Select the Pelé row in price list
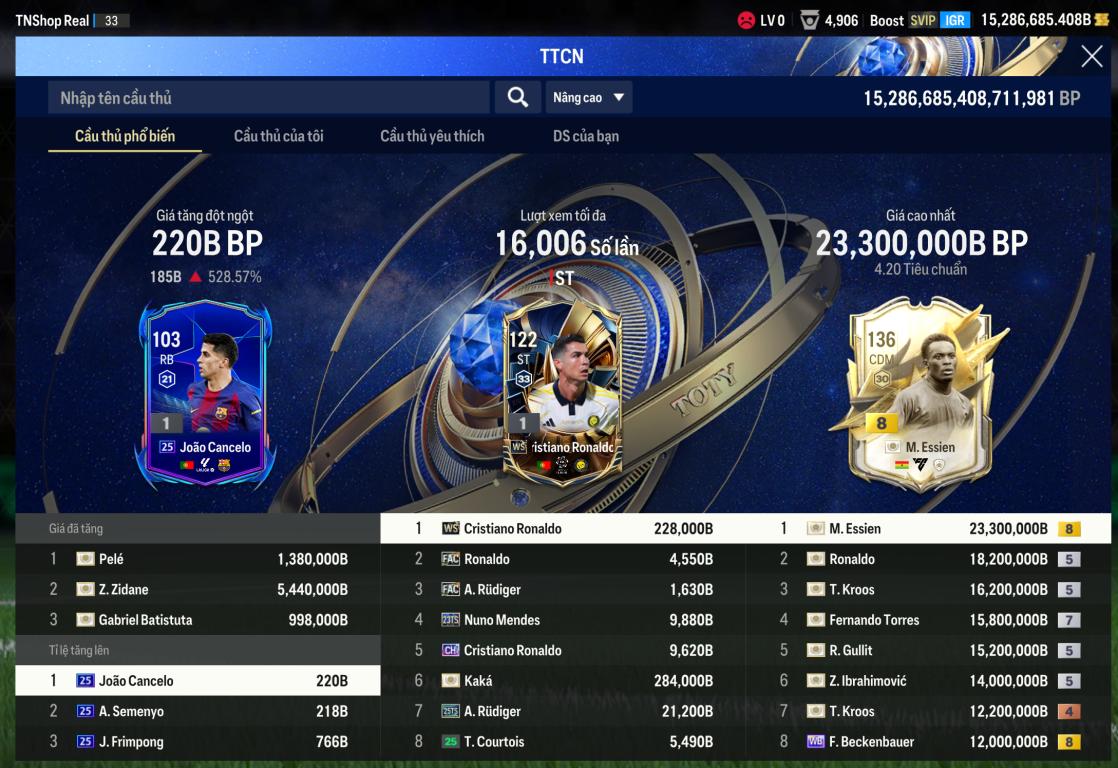This screenshot has width=1118, height=768. [198, 559]
